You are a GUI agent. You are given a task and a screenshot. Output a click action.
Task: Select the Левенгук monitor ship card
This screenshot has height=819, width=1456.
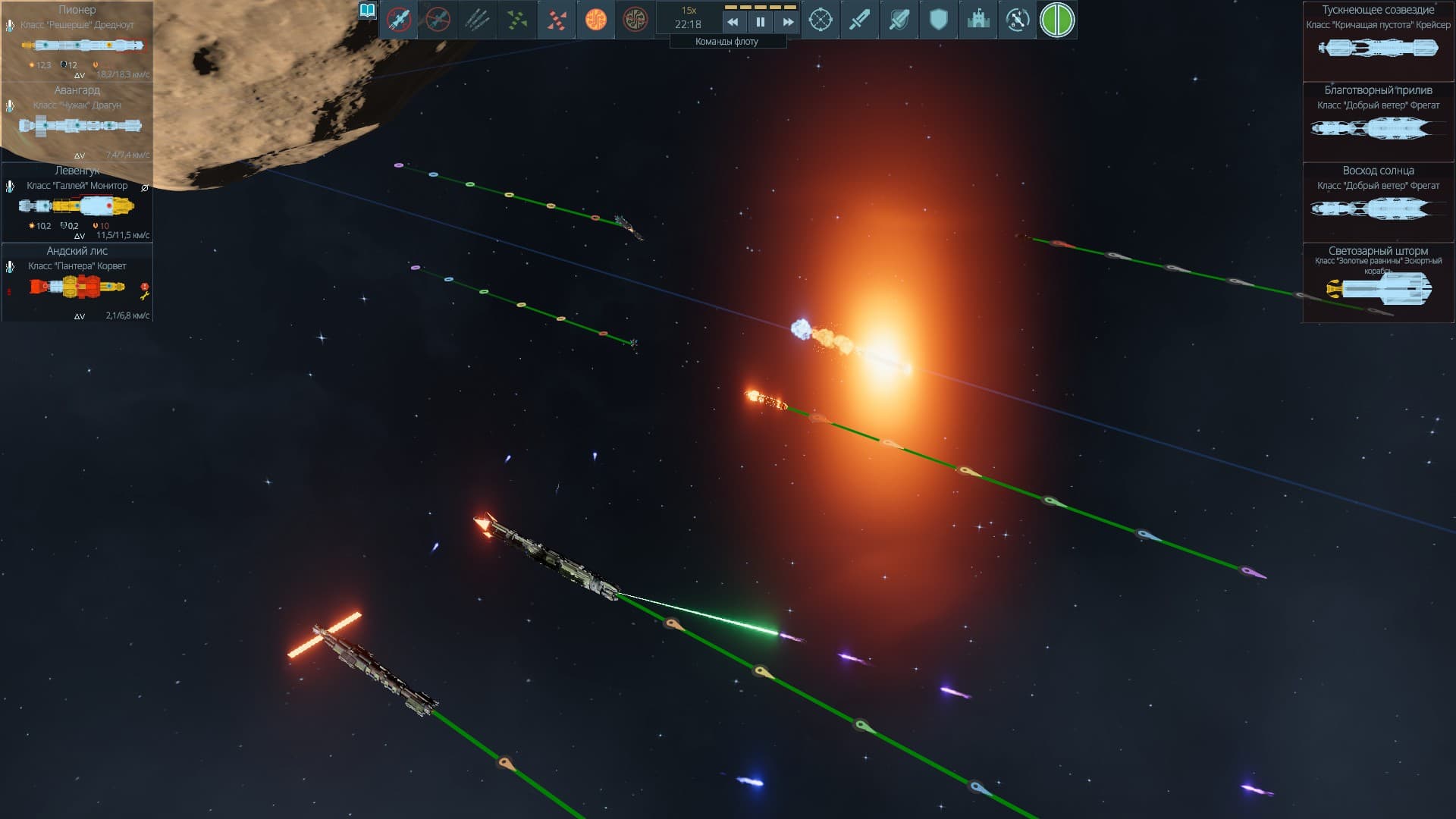[x=77, y=202]
